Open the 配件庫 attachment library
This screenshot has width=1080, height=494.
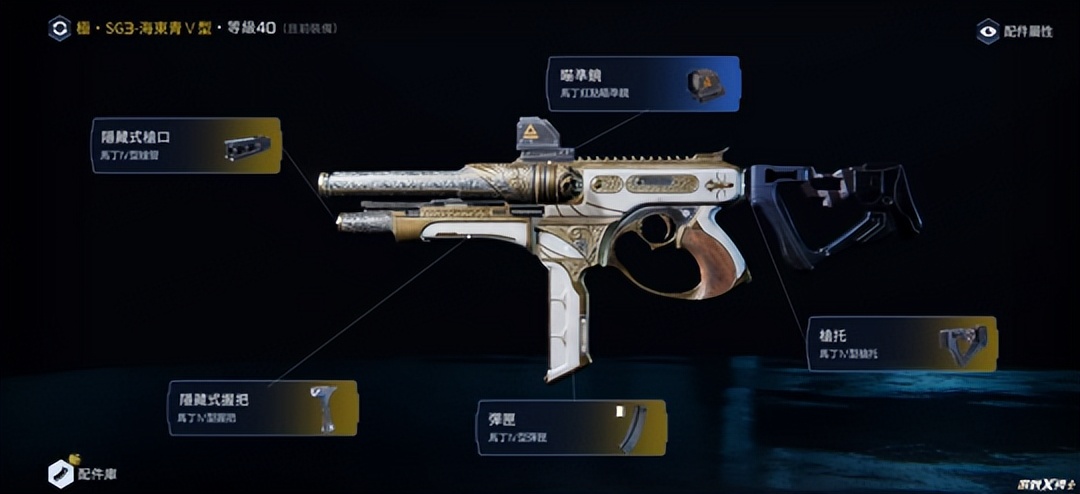(82, 473)
